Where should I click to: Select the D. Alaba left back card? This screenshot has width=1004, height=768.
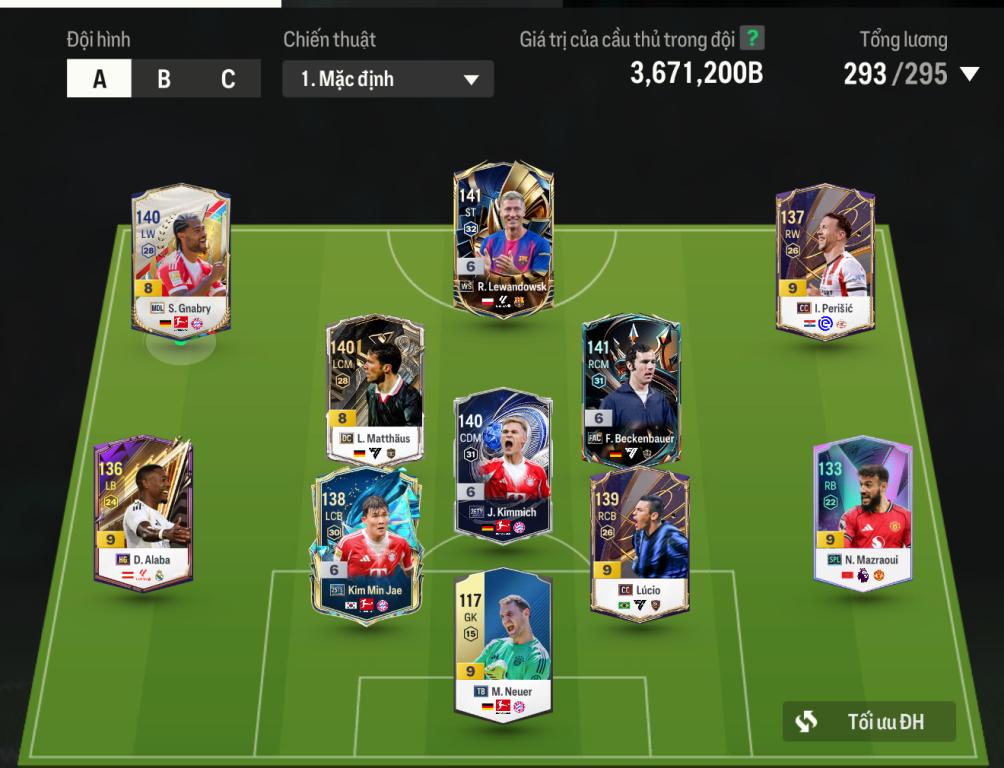click(143, 512)
